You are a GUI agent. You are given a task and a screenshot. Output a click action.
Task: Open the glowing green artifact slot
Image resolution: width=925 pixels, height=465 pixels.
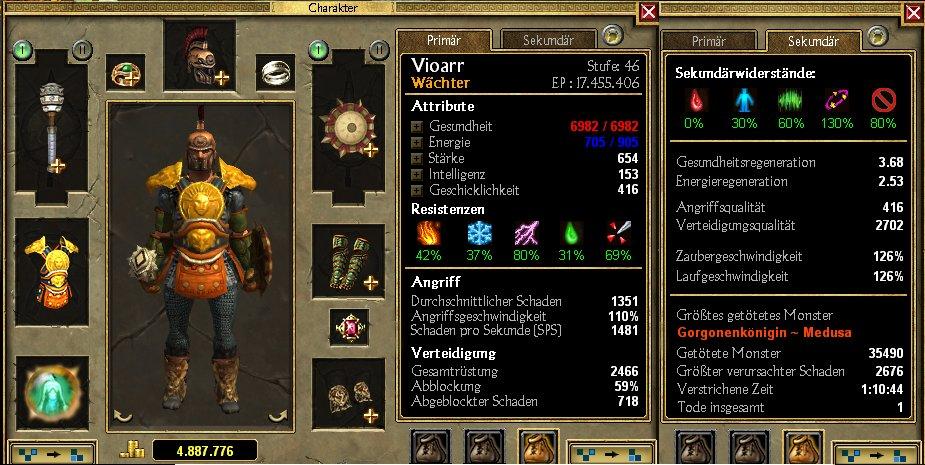pos(52,390)
